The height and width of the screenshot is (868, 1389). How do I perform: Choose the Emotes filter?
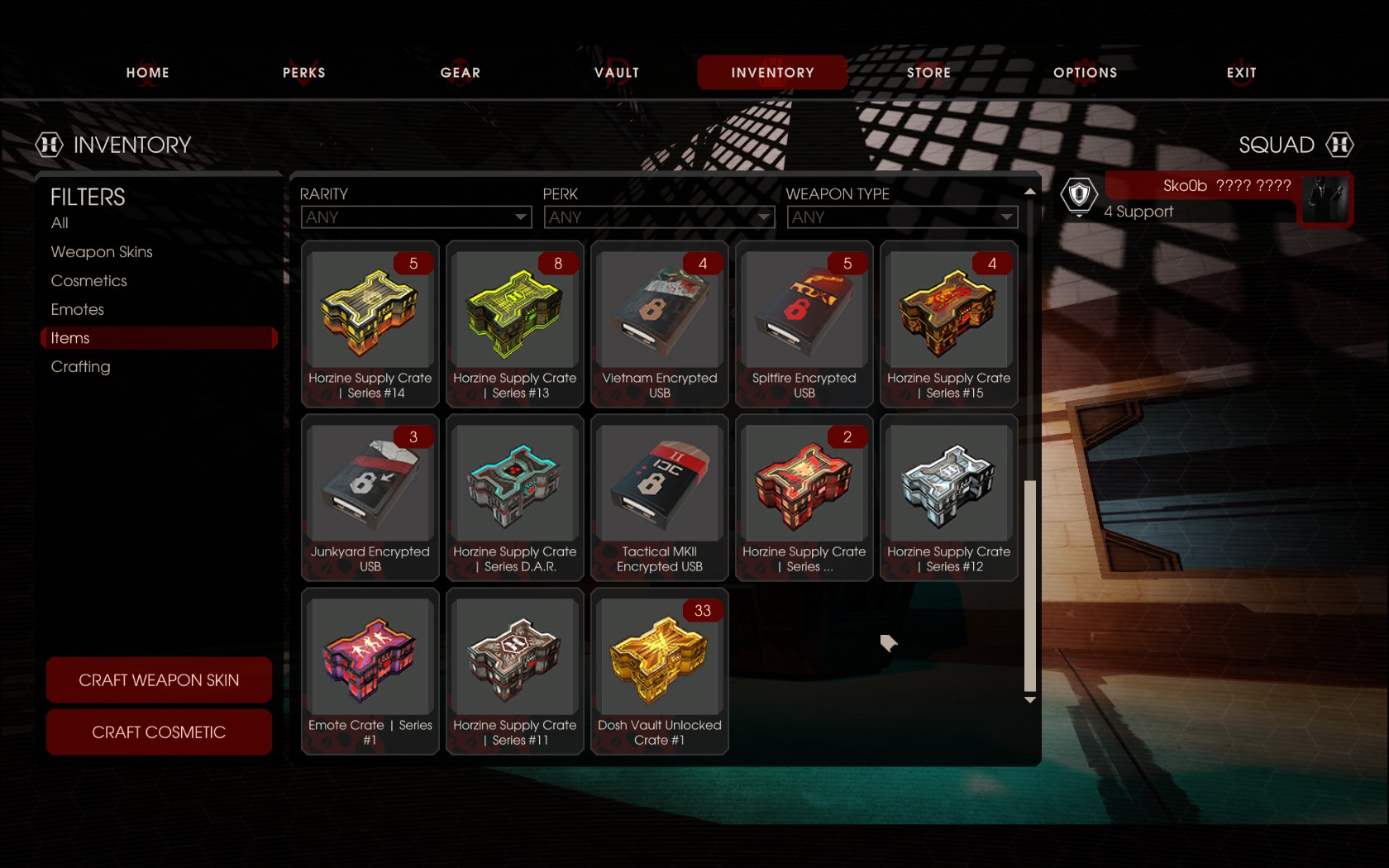click(x=78, y=310)
